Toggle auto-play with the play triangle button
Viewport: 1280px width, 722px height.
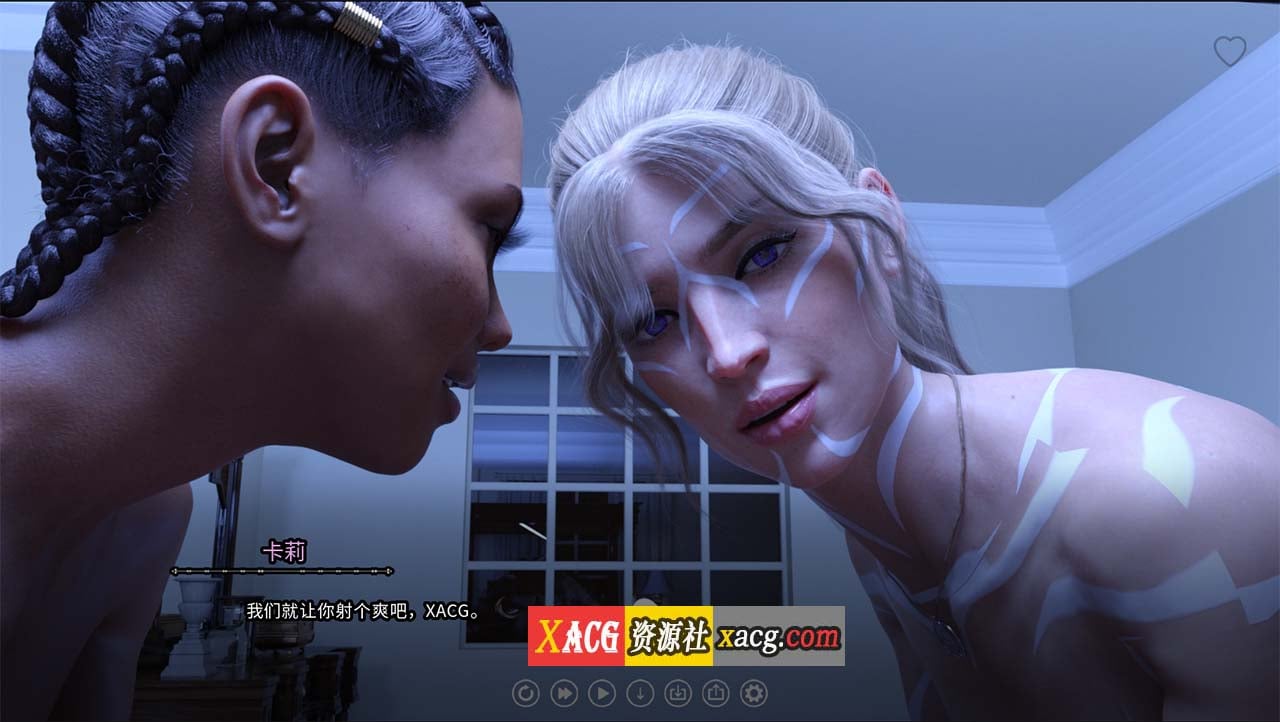(x=601, y=692)
